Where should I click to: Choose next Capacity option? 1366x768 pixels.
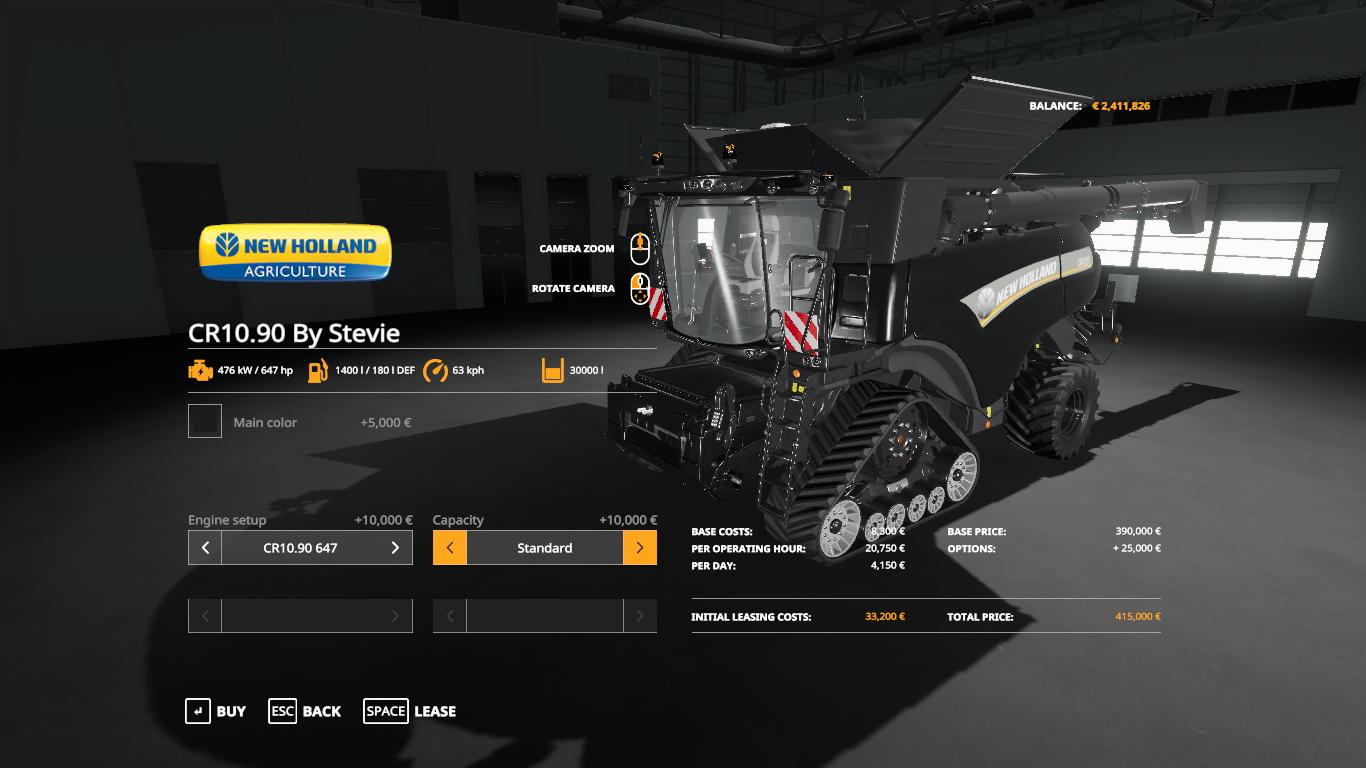click(640, 548)
